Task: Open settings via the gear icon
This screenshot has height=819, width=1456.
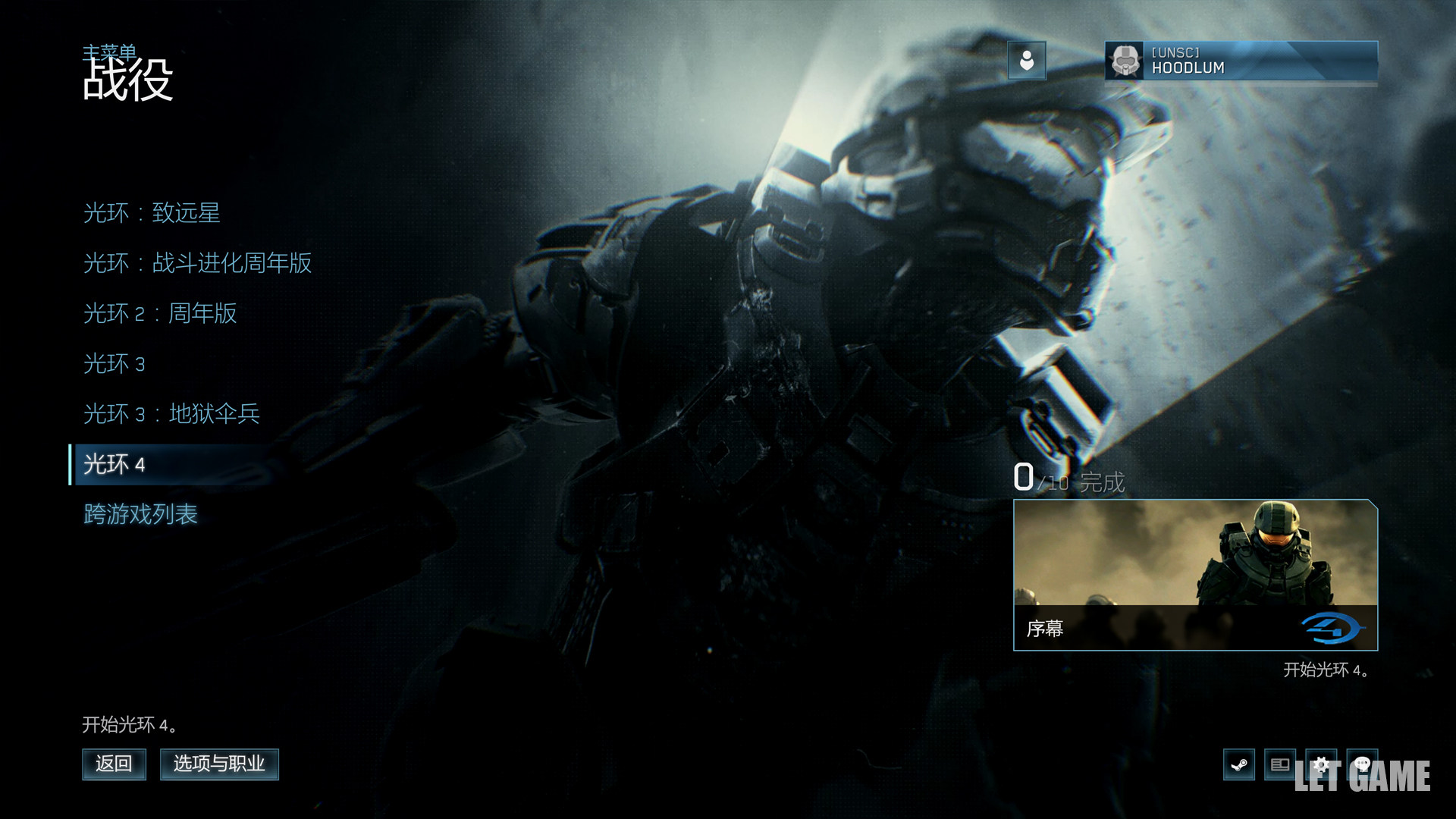Action: pos(1321,764)
